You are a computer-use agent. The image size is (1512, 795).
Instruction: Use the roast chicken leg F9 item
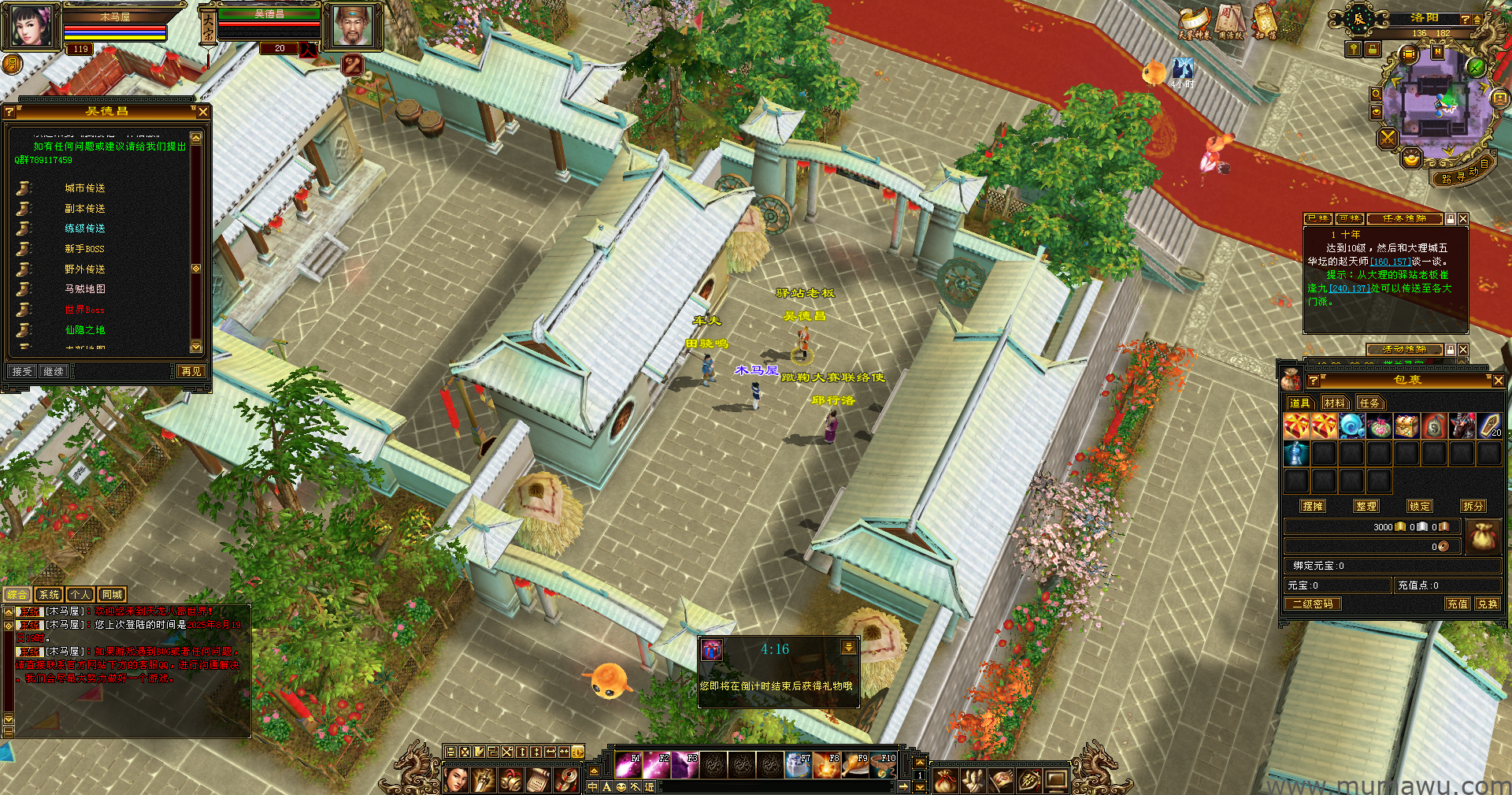coord(855,764)
